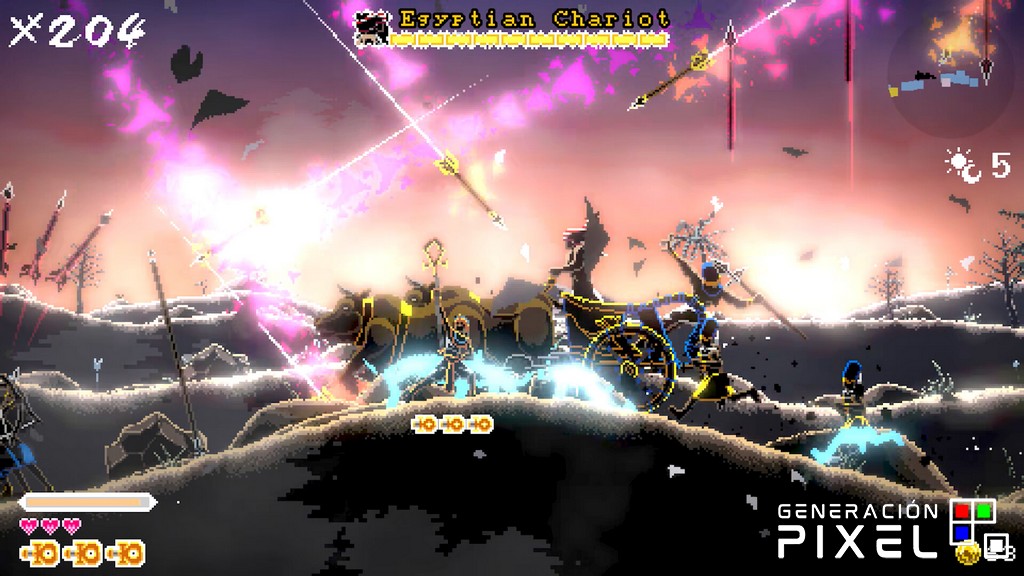Select the Egyptian Chariot boss portrait

click(373, 27)
